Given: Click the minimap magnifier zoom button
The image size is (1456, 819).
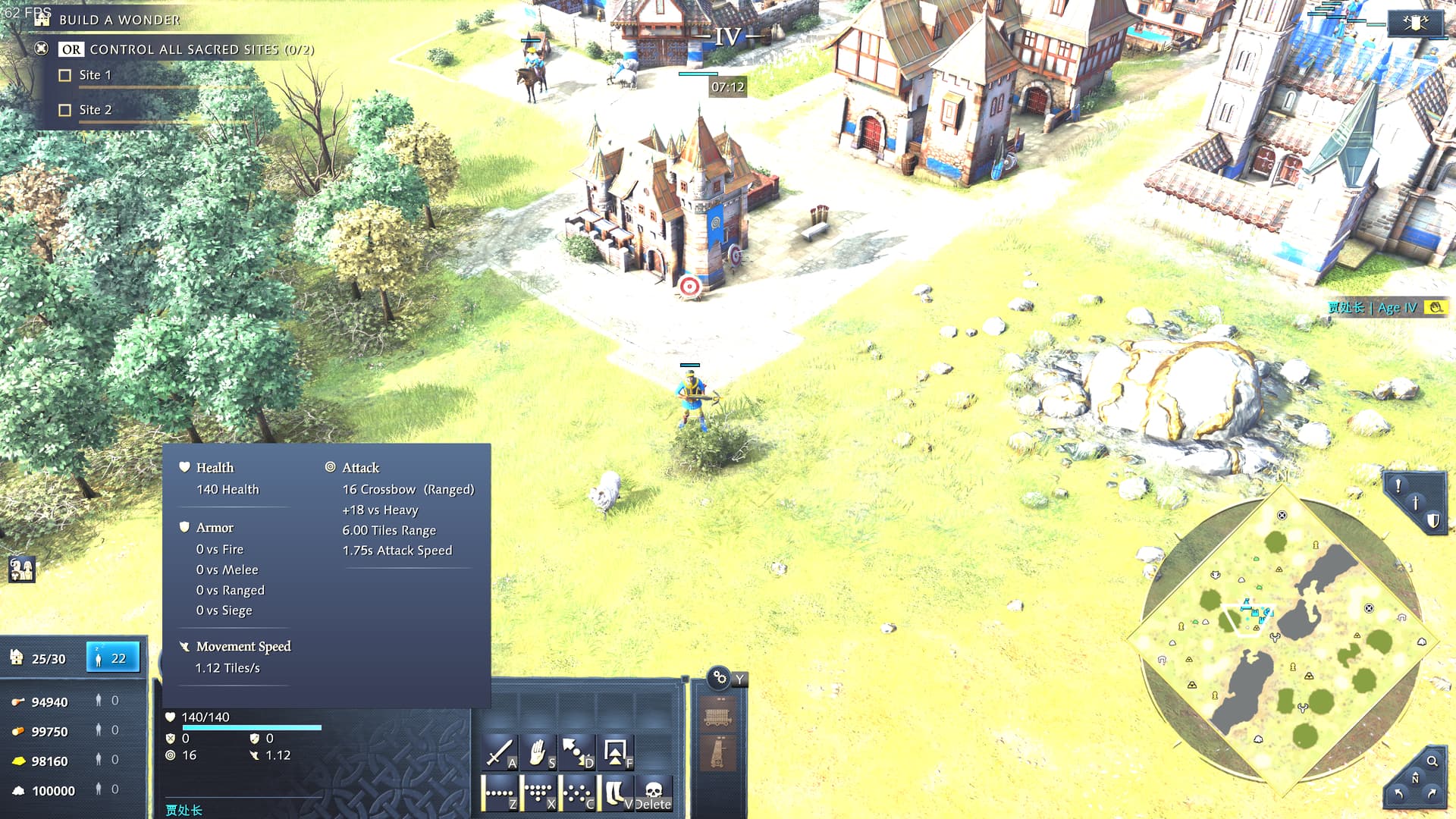Looking at the screenshot, I should pyautogui.click(x=1432, y=761).
